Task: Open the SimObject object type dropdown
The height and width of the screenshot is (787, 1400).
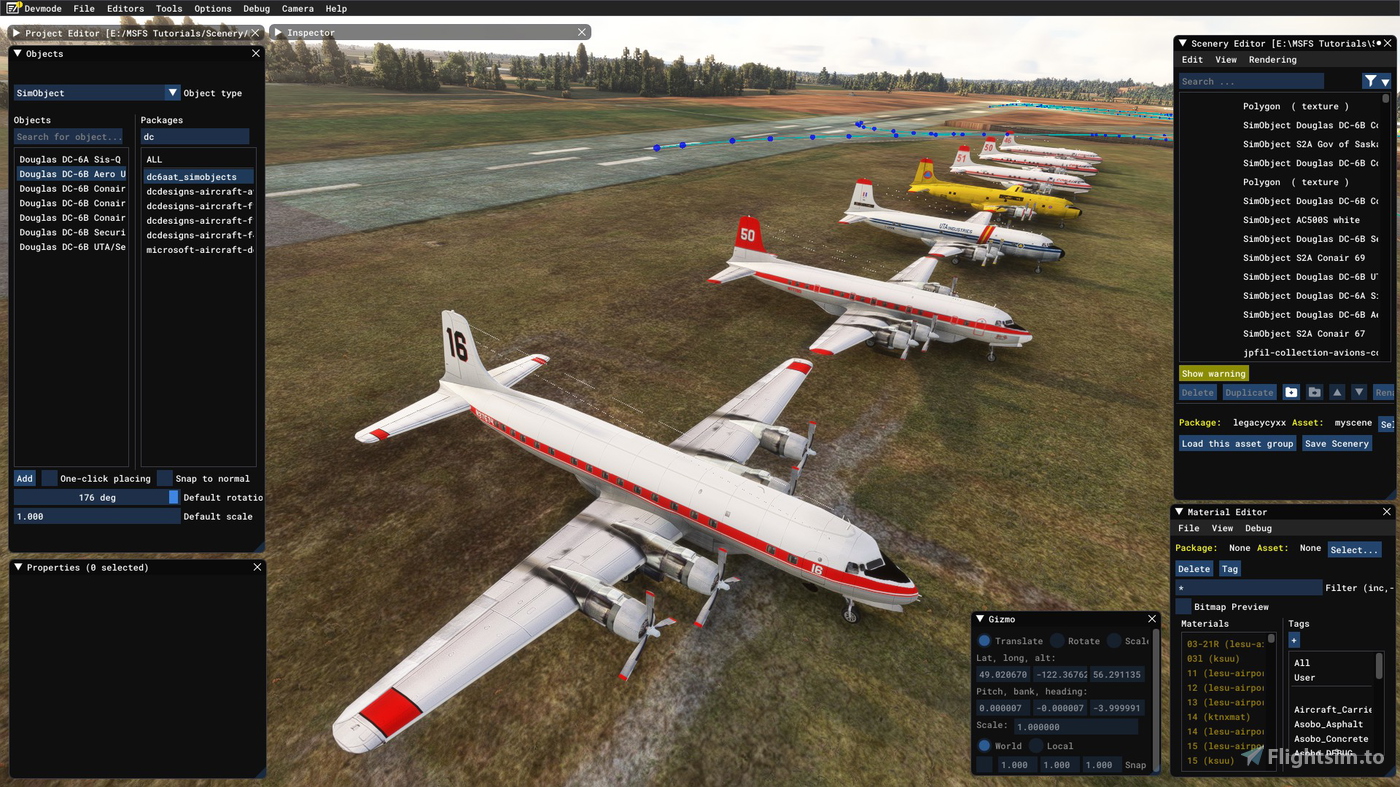Action: [x=170, y=92]
